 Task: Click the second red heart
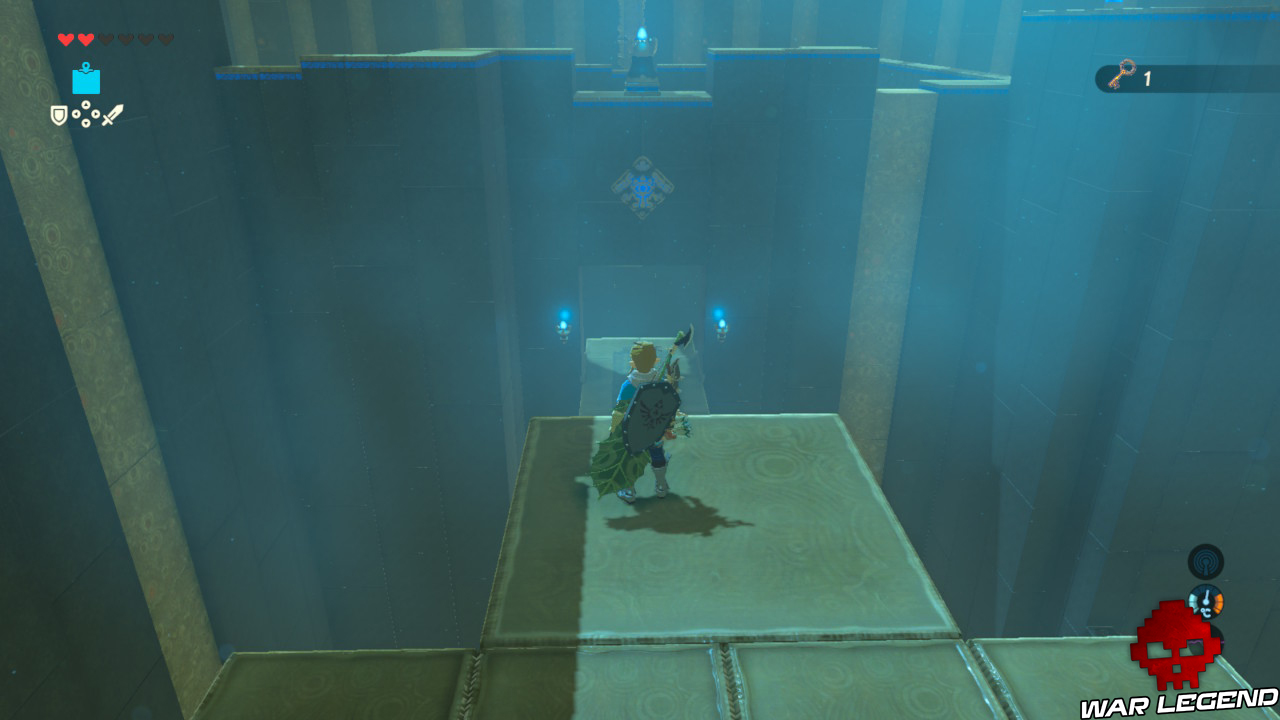86,38
